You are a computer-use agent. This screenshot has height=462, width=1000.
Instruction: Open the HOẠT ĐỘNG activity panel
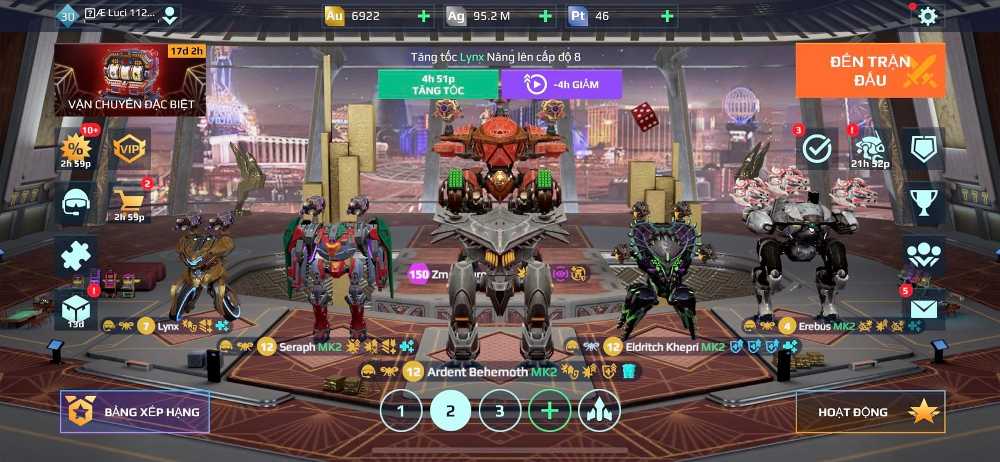(x=870, y=411)
